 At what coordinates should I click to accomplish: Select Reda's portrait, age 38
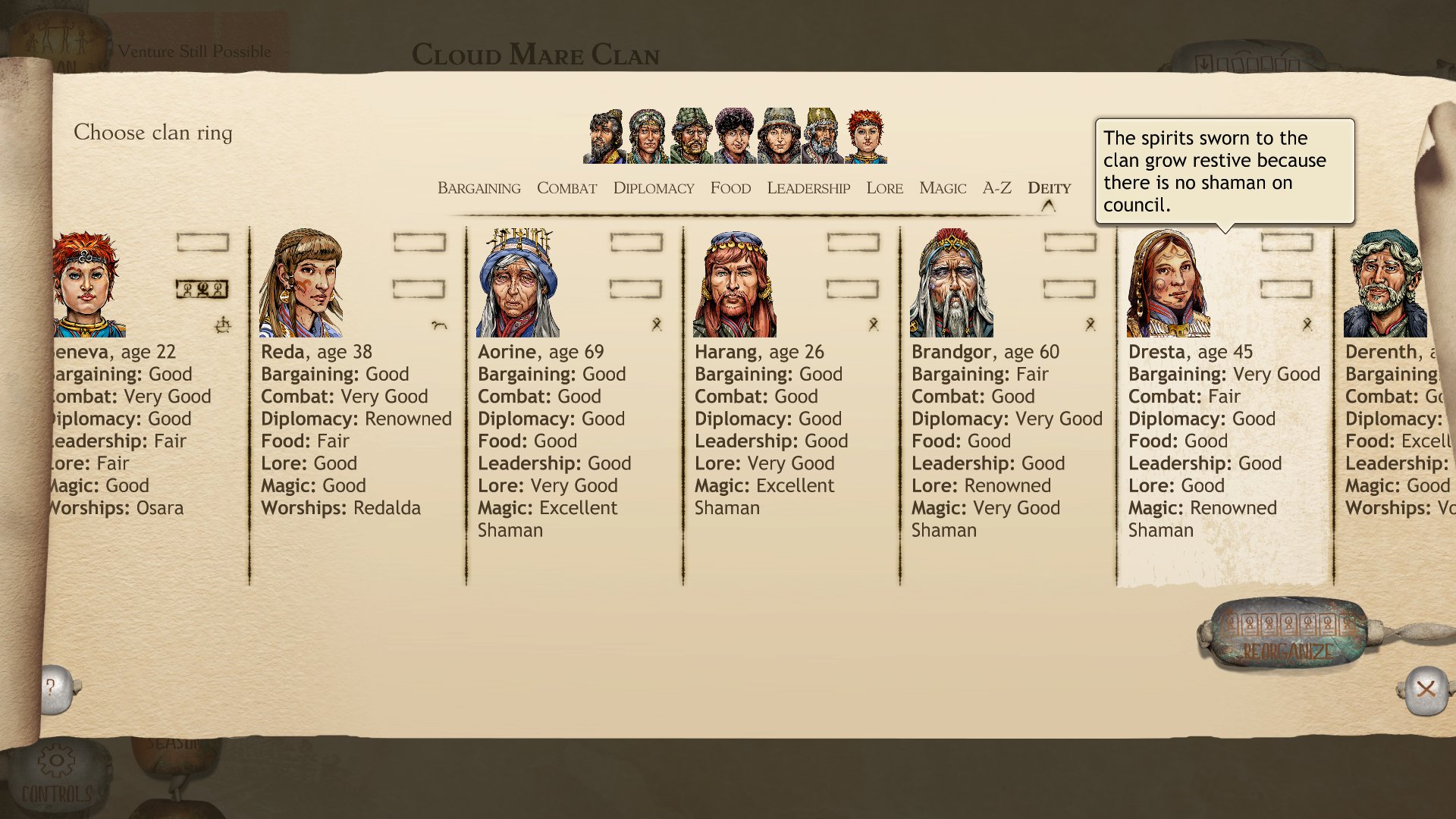pos(301,284)
